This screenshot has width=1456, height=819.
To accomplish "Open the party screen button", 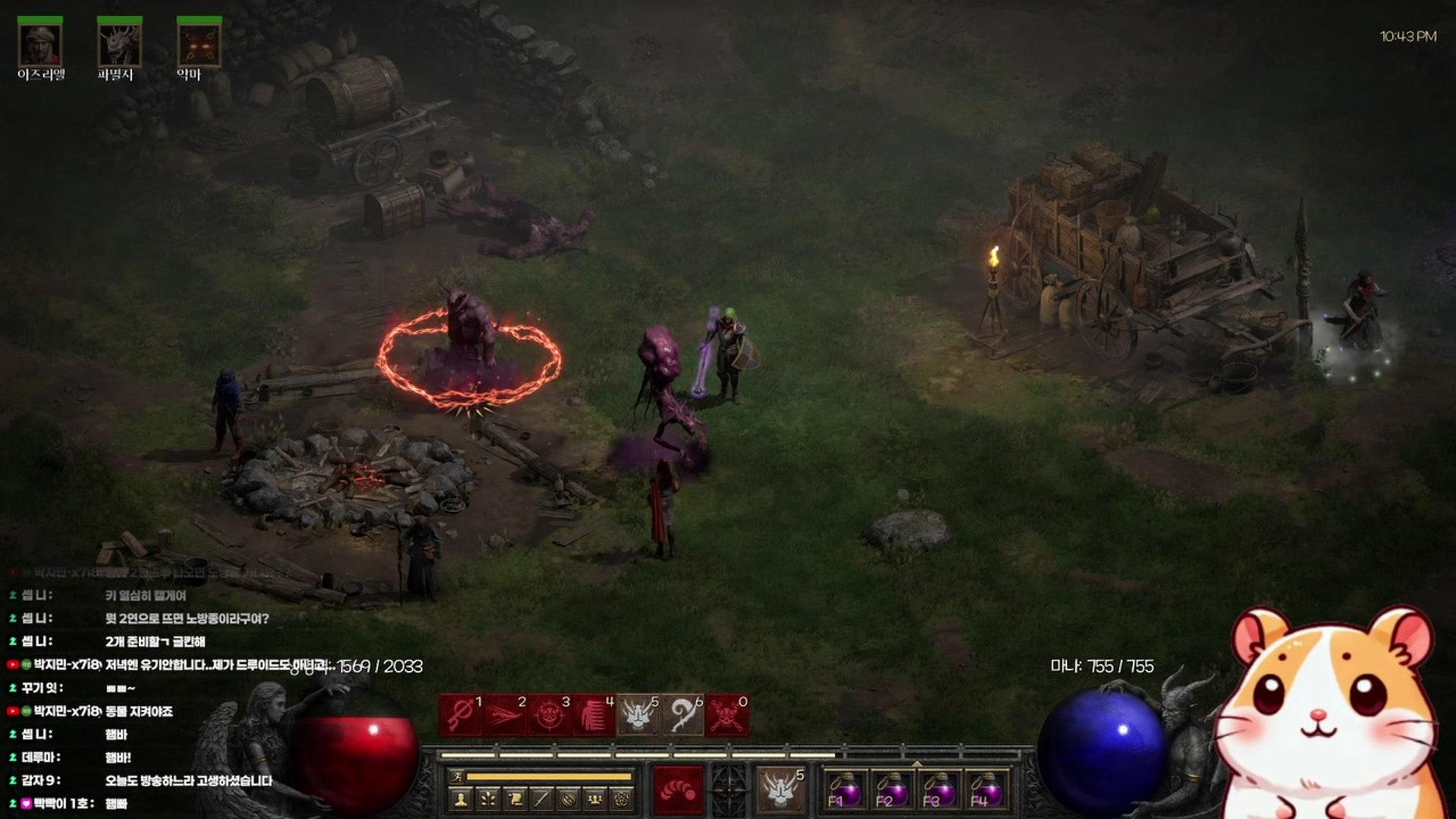I will coord(595,799).
